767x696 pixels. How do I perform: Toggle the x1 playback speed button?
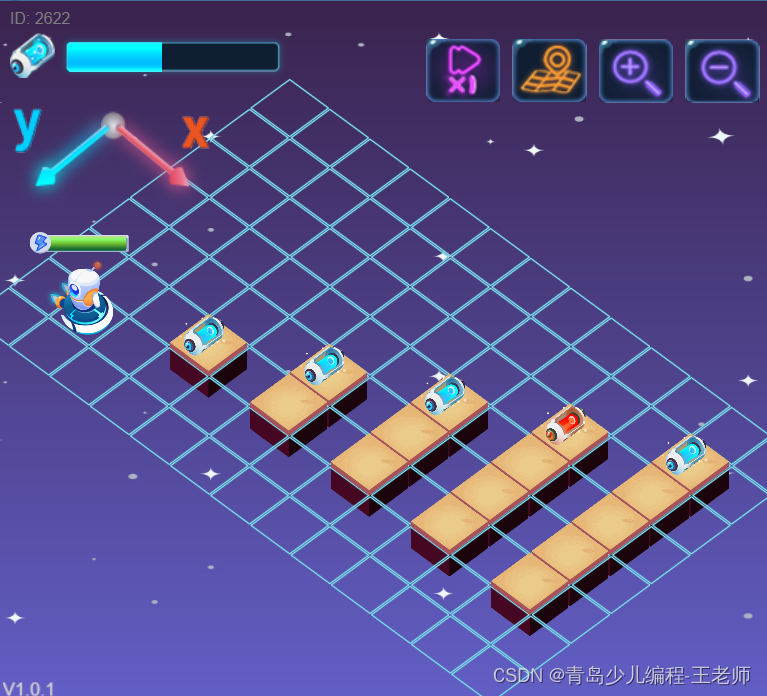[462, 70]
